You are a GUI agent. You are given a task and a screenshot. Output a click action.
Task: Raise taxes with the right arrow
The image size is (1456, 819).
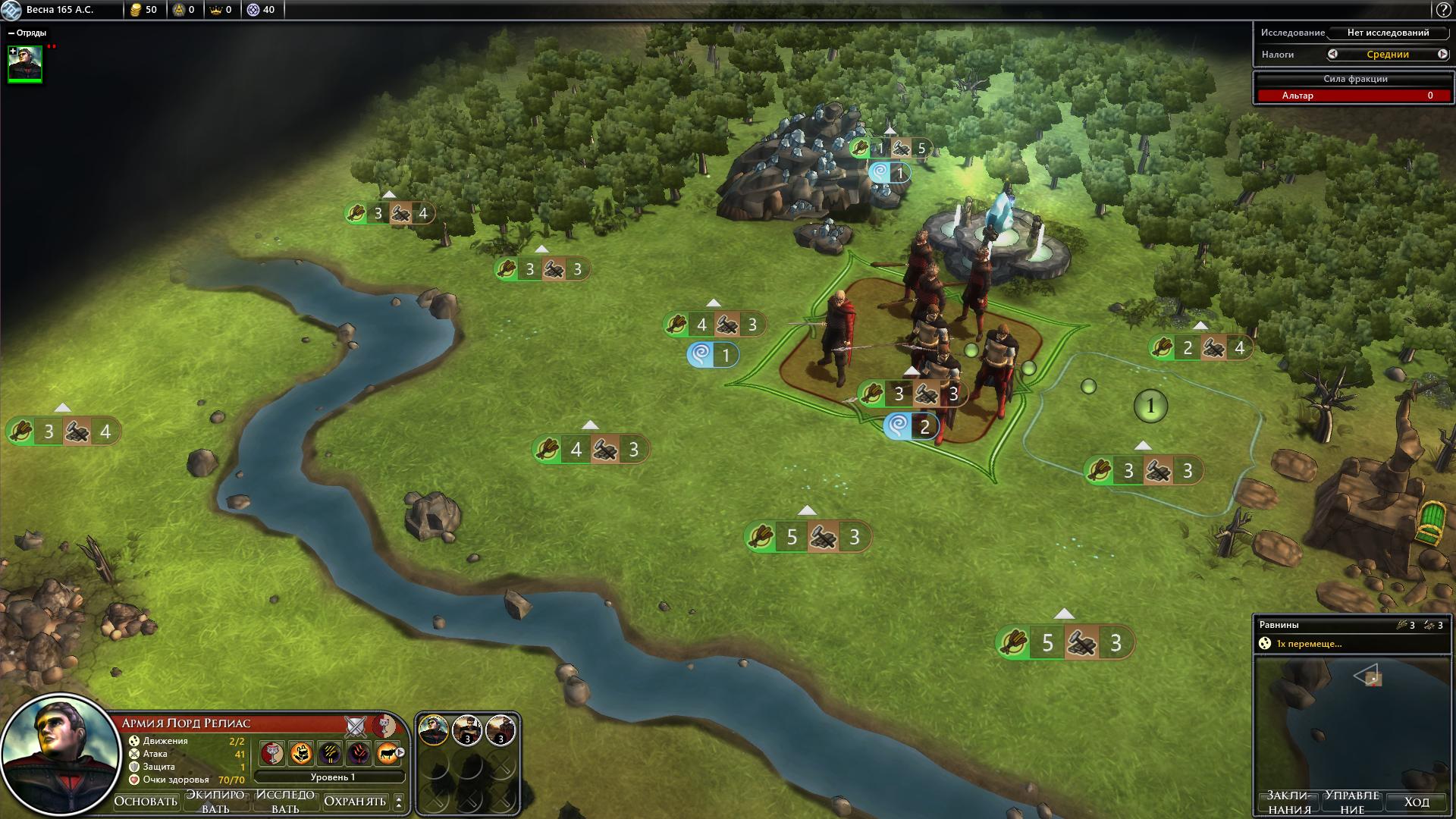1442,54
